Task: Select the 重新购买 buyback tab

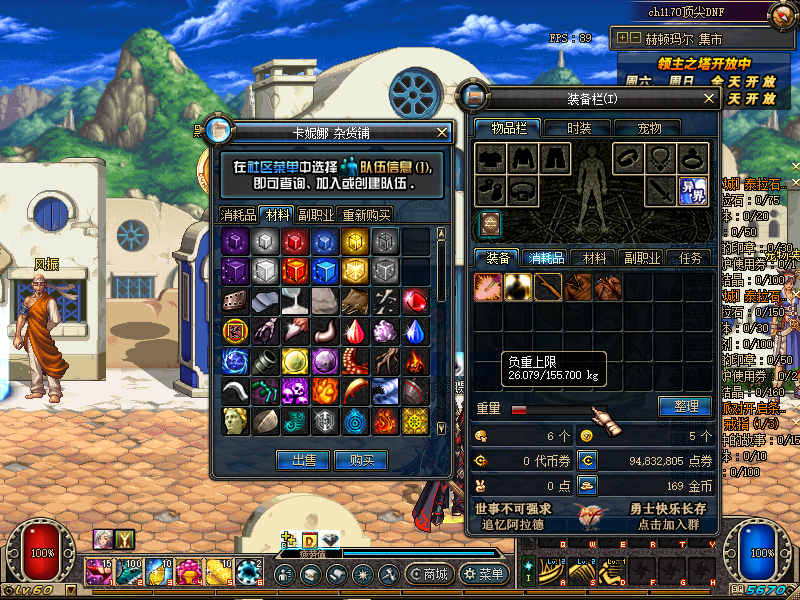Action: point(366,214)
